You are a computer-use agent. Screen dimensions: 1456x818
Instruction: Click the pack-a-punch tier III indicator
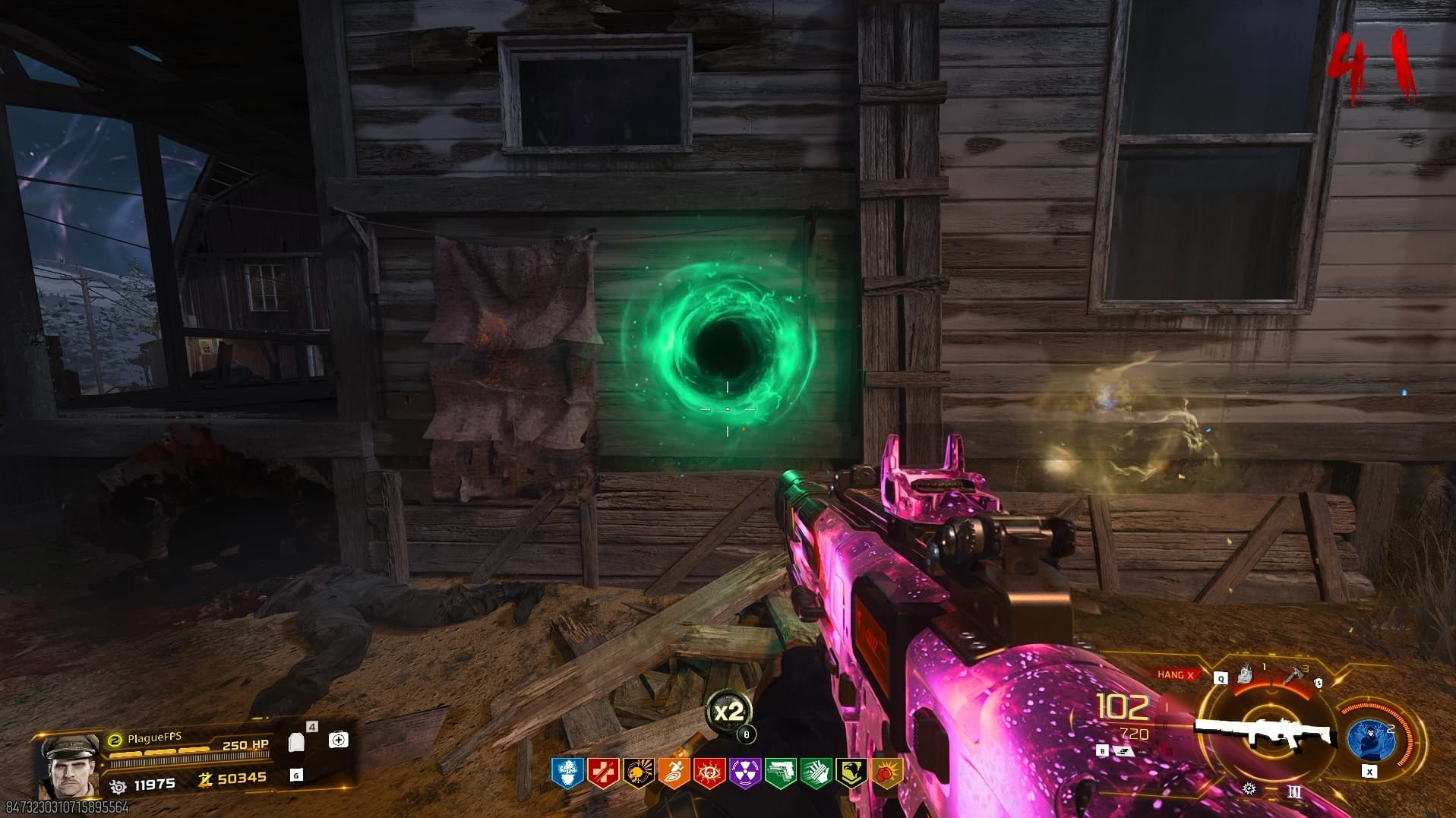pos(1295,792)
